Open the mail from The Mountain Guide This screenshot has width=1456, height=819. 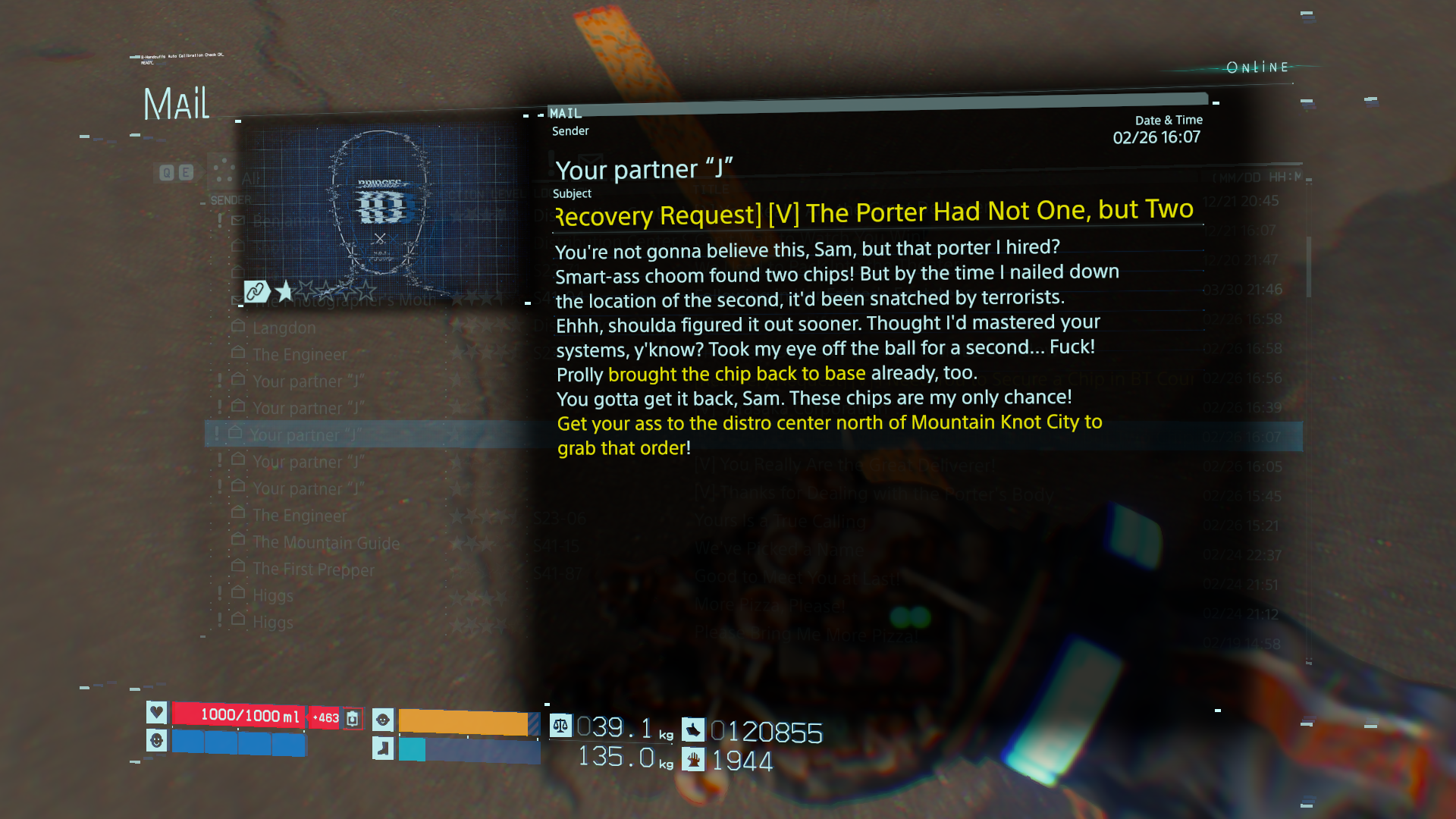[x=326, y=543]
